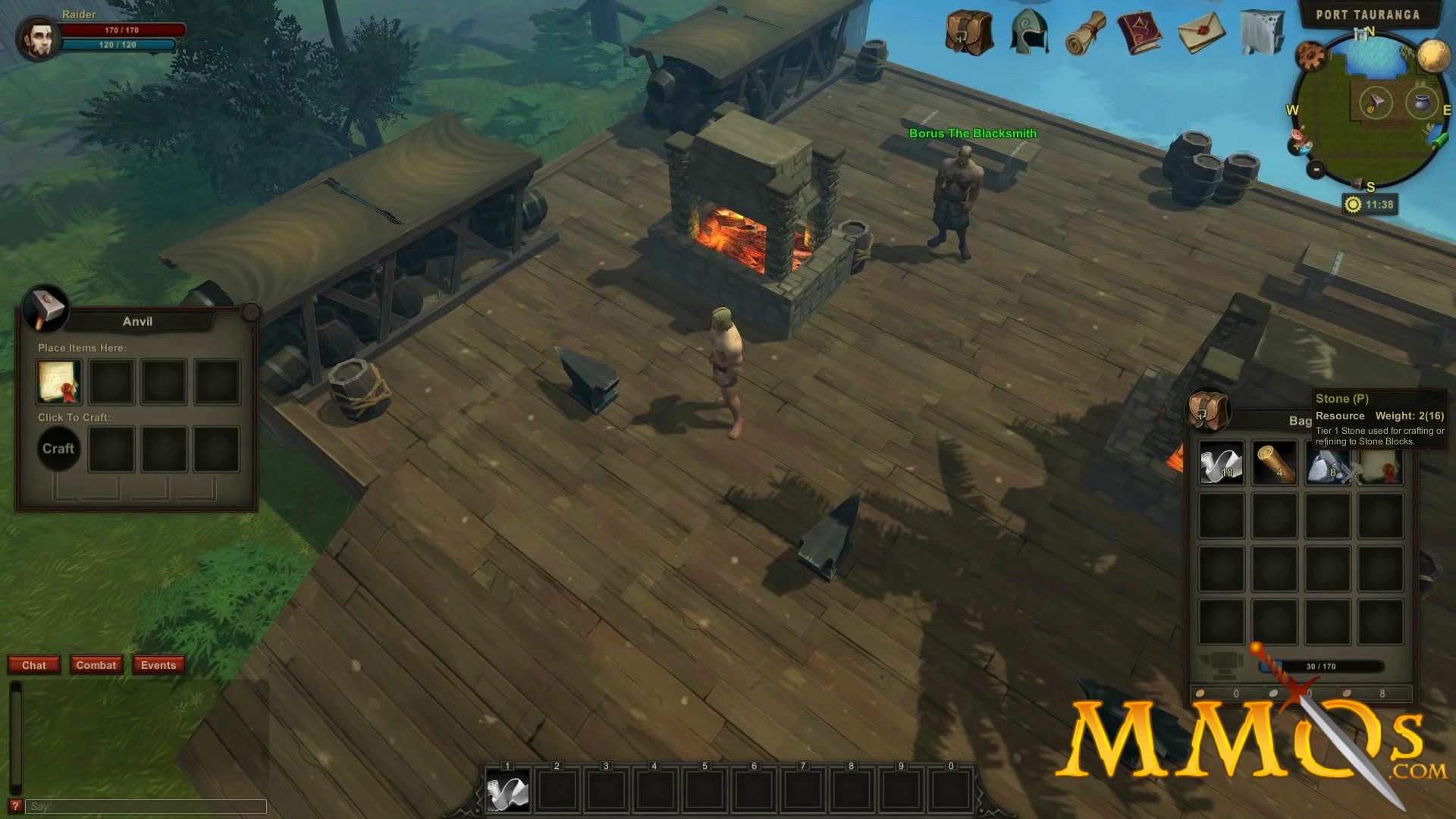
Task: Click the Craft button in the Anvil panel
Action: tap(58, 449)
